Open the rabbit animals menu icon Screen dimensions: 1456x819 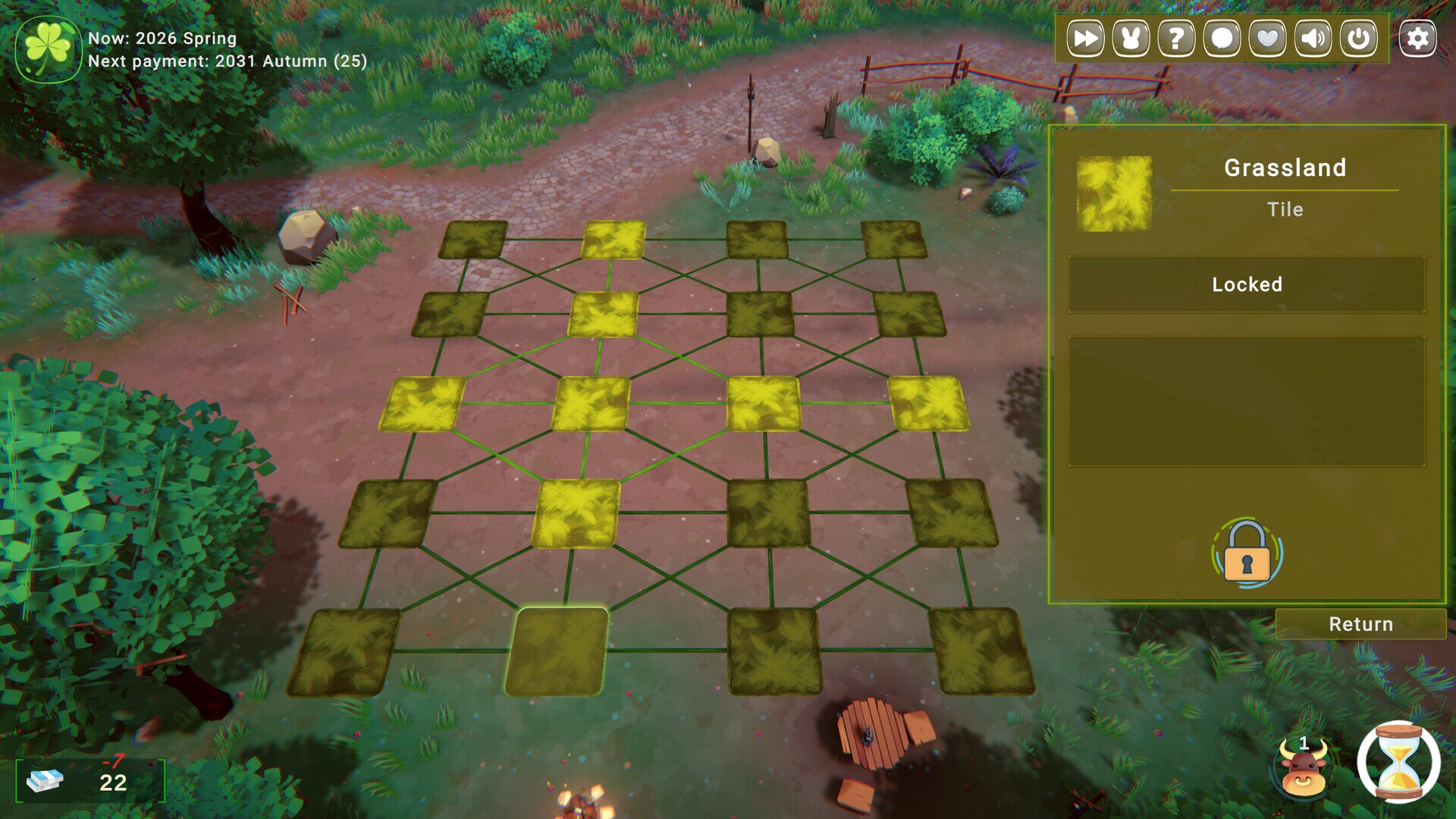click(1133, 38)
